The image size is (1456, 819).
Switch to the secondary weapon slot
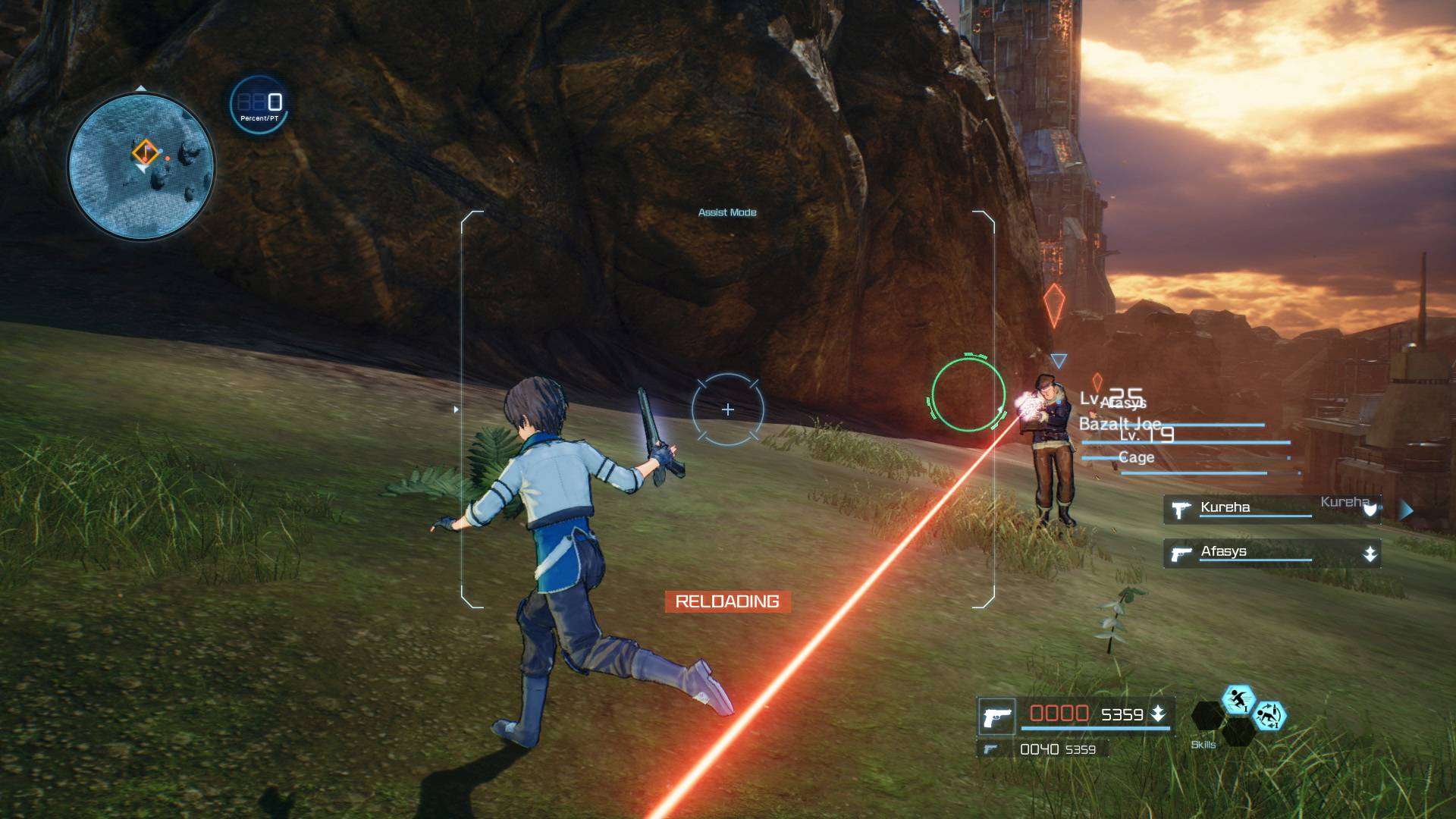(1042, 749)
